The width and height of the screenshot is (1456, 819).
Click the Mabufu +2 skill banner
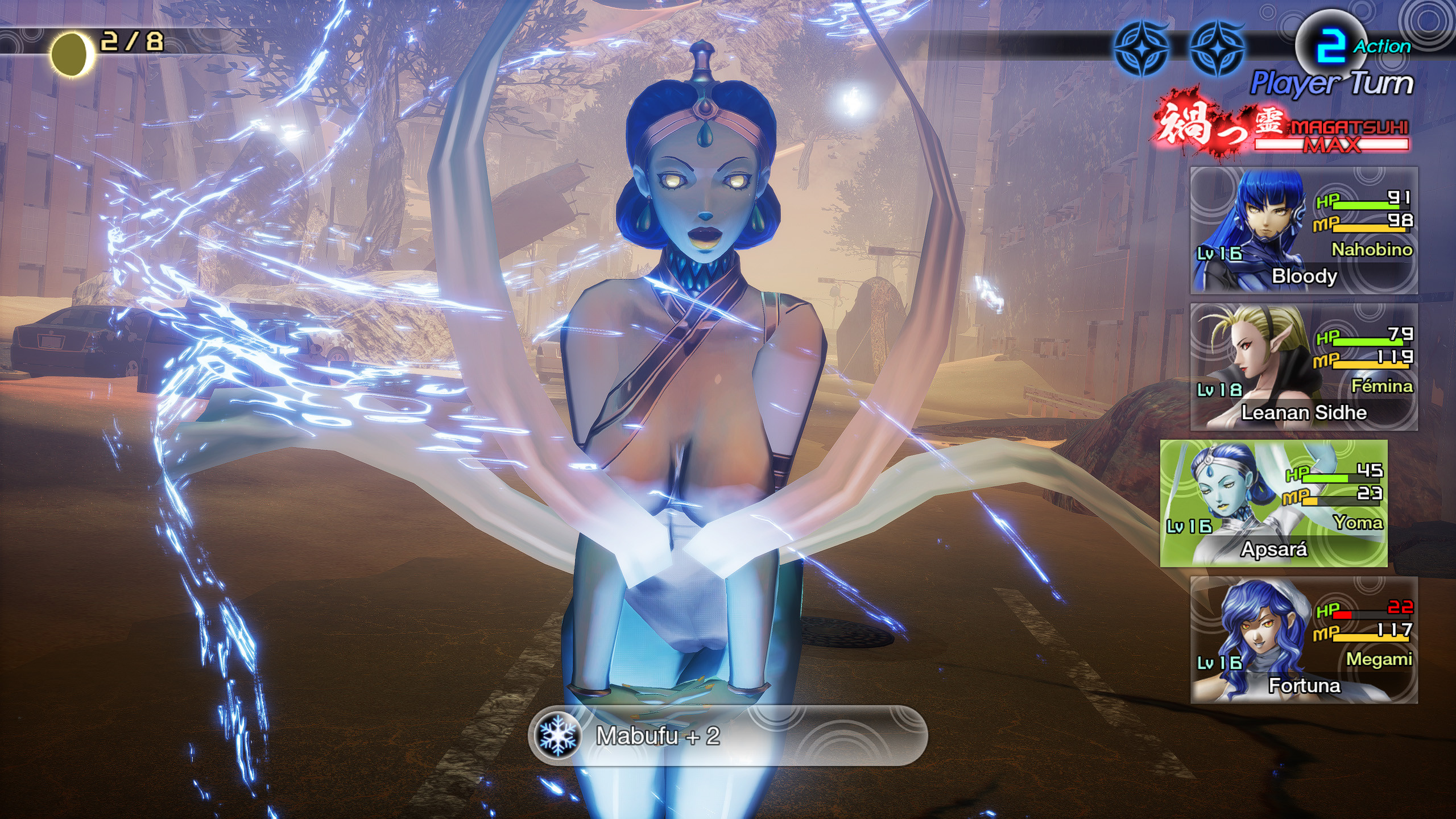727,735
